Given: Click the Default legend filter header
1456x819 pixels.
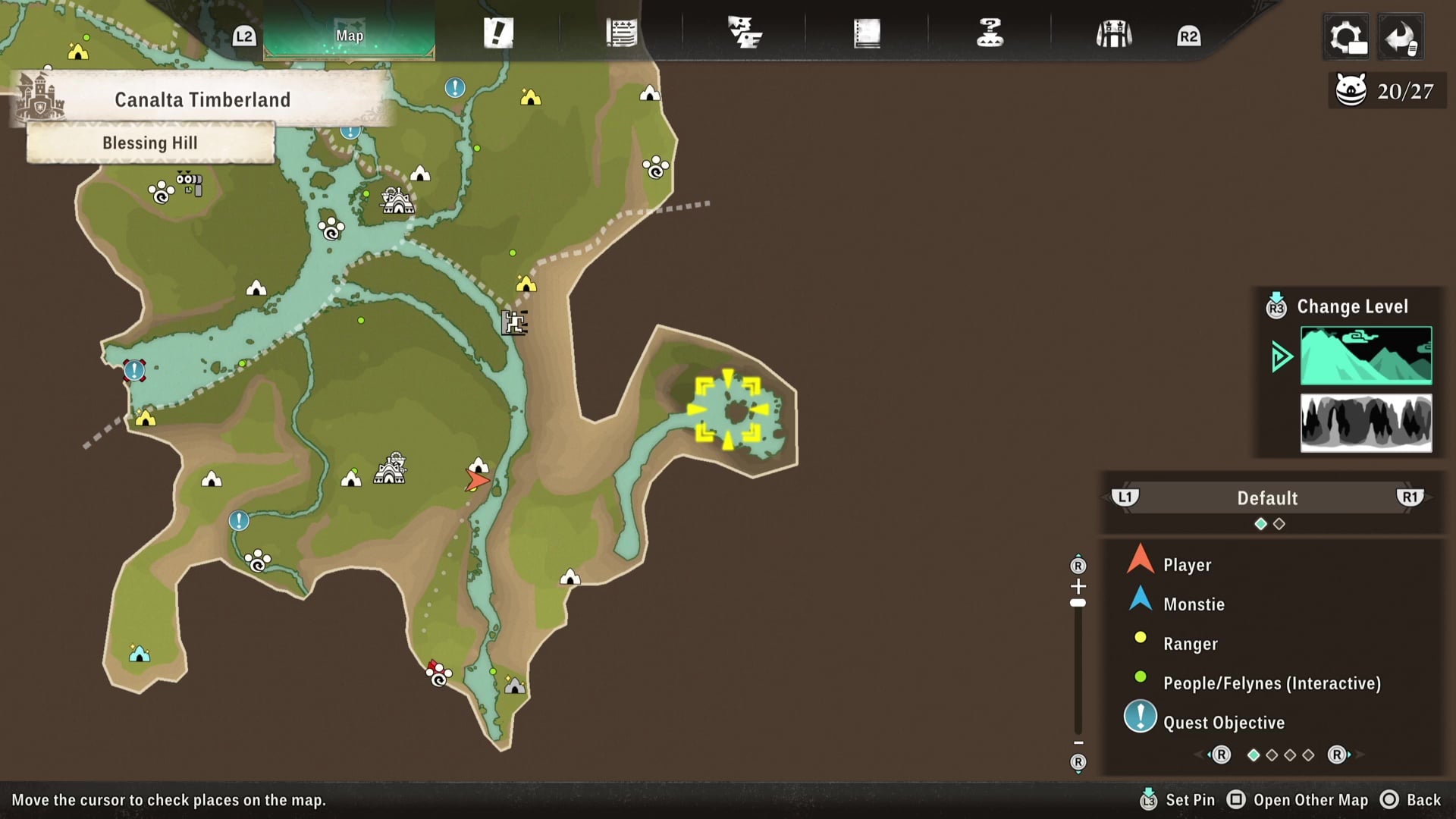Looking at the screenshot, I should [1267, 498].
